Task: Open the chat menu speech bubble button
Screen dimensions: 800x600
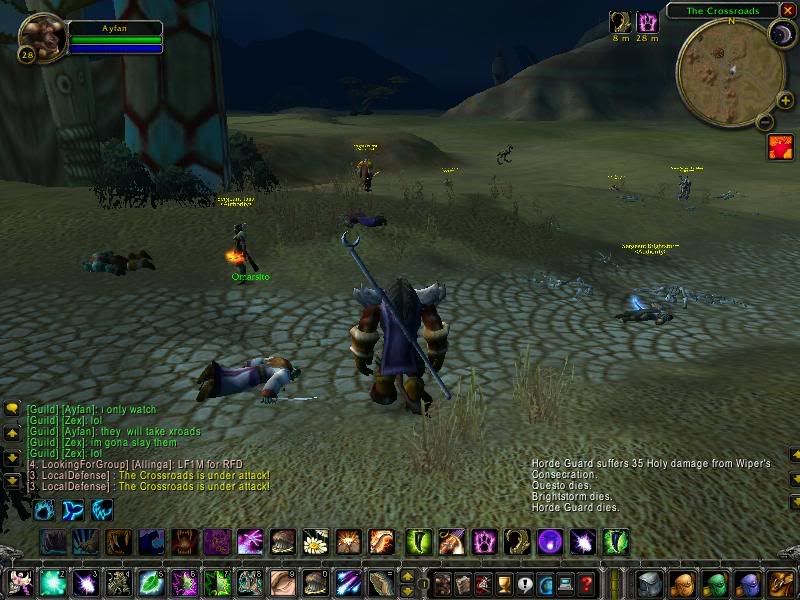Action: [x=12, y=408]
